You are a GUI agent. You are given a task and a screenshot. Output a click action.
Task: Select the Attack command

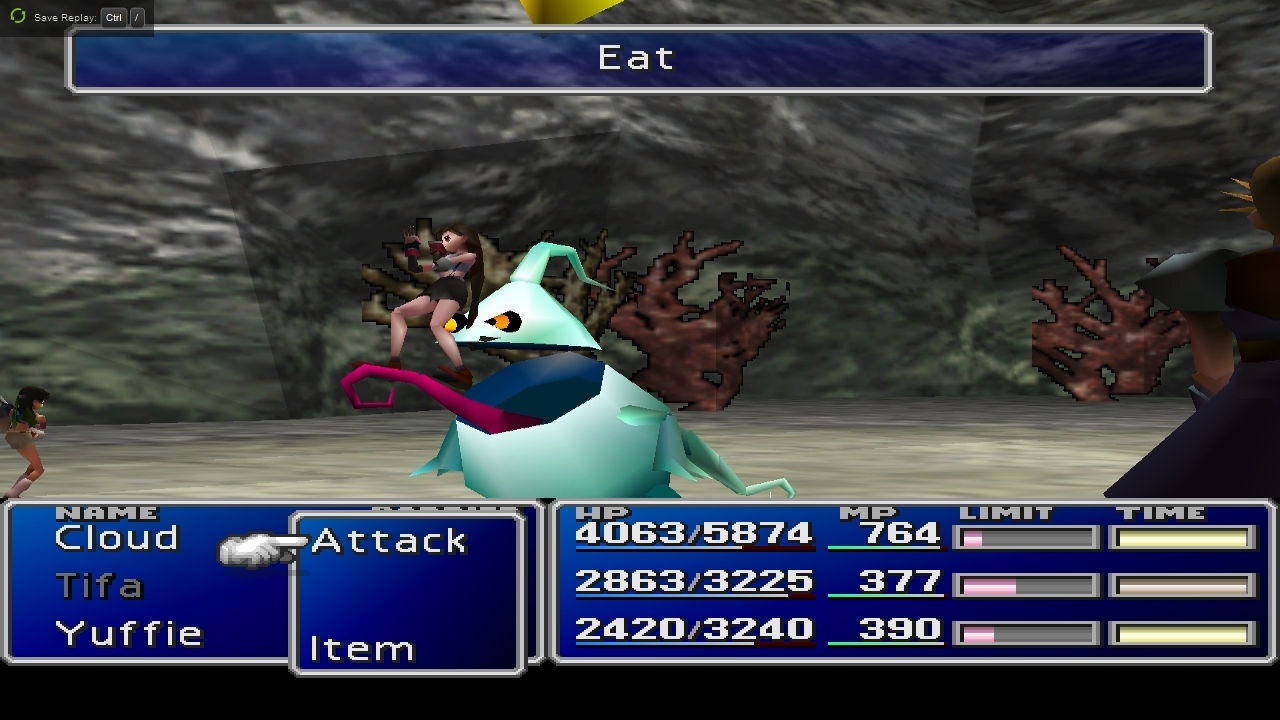tap(389, 541)
